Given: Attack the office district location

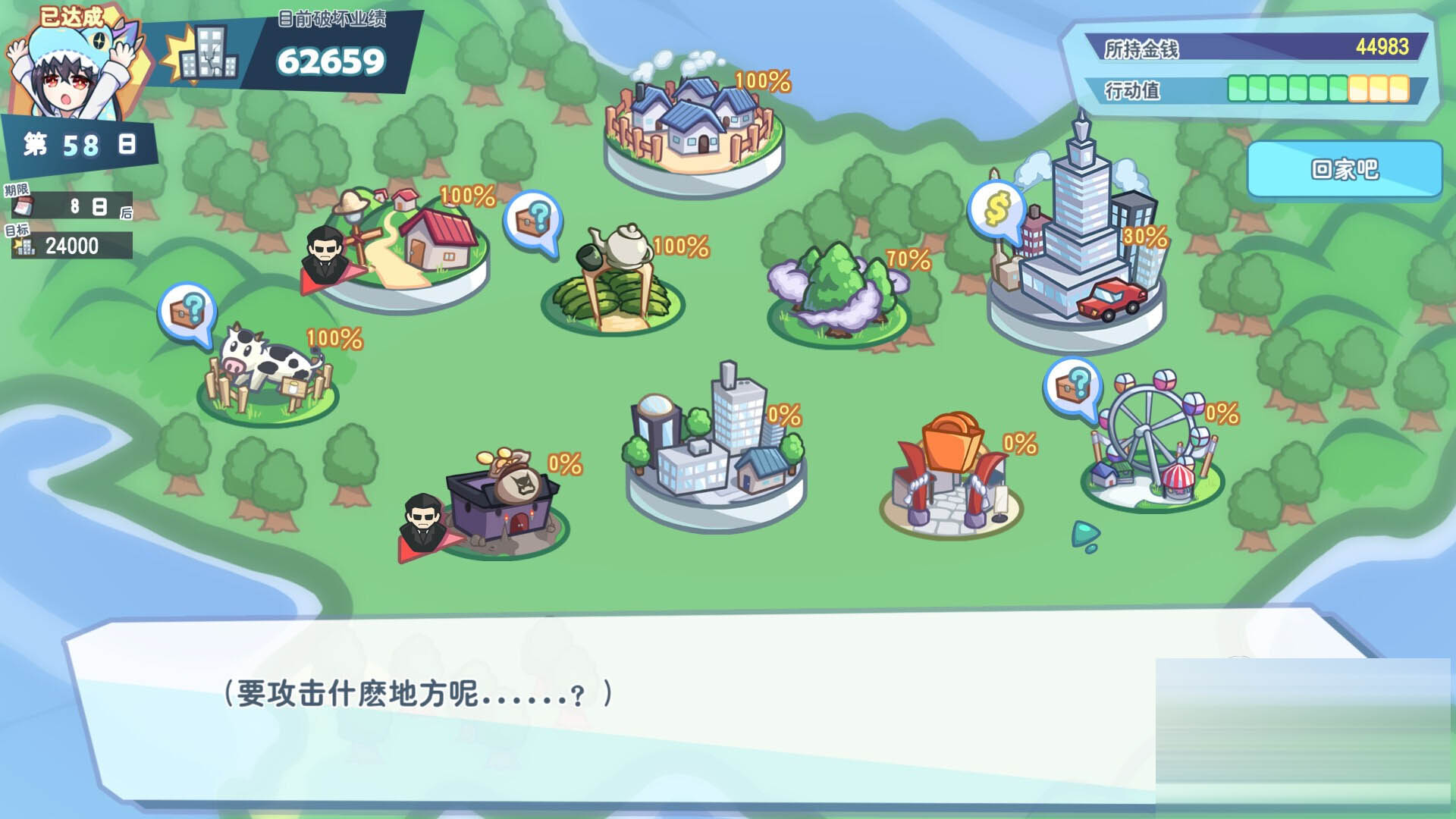Looking at the screenshot, I should (715, 447).
